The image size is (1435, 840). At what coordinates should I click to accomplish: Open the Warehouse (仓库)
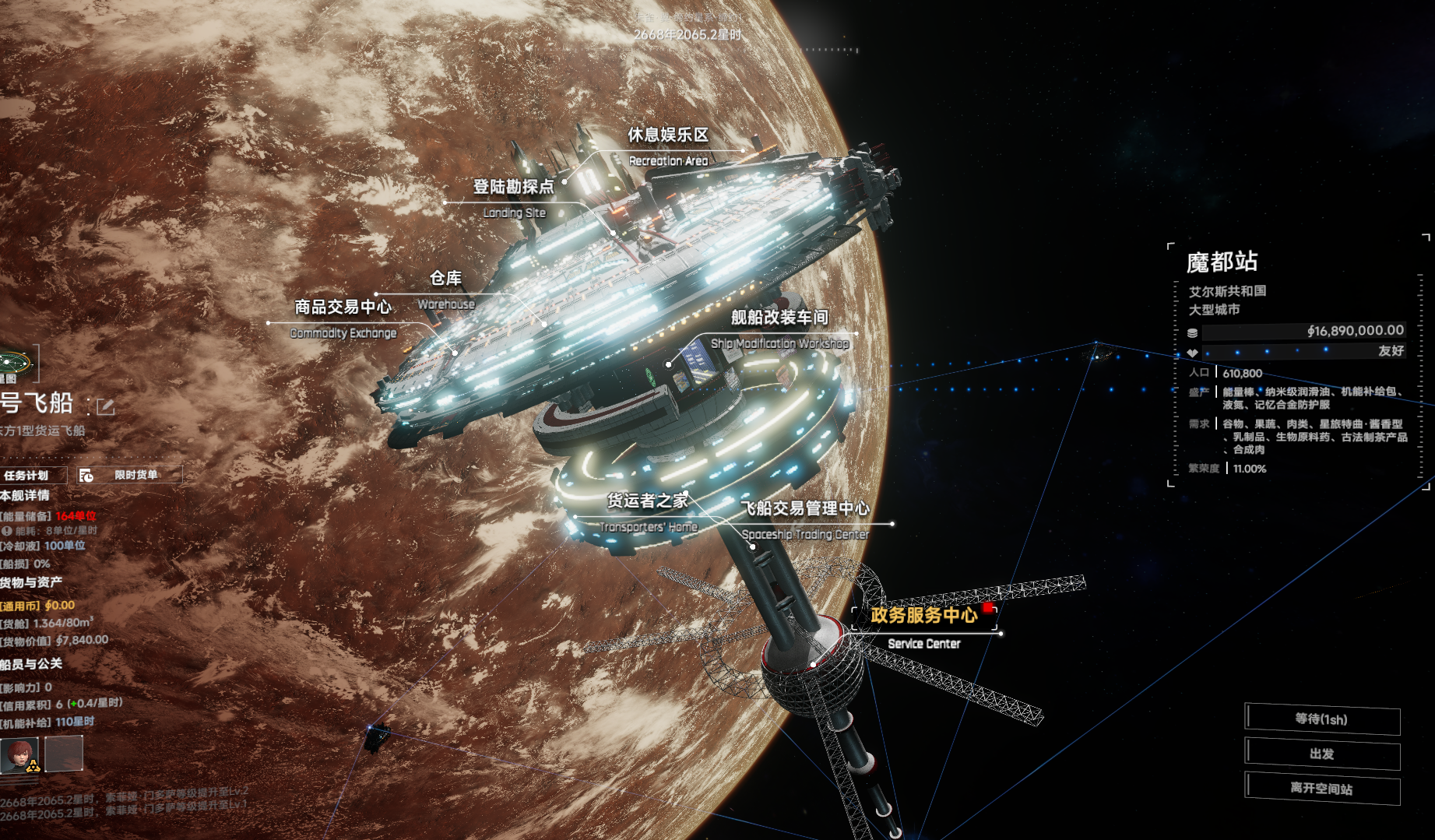(445, 279)
